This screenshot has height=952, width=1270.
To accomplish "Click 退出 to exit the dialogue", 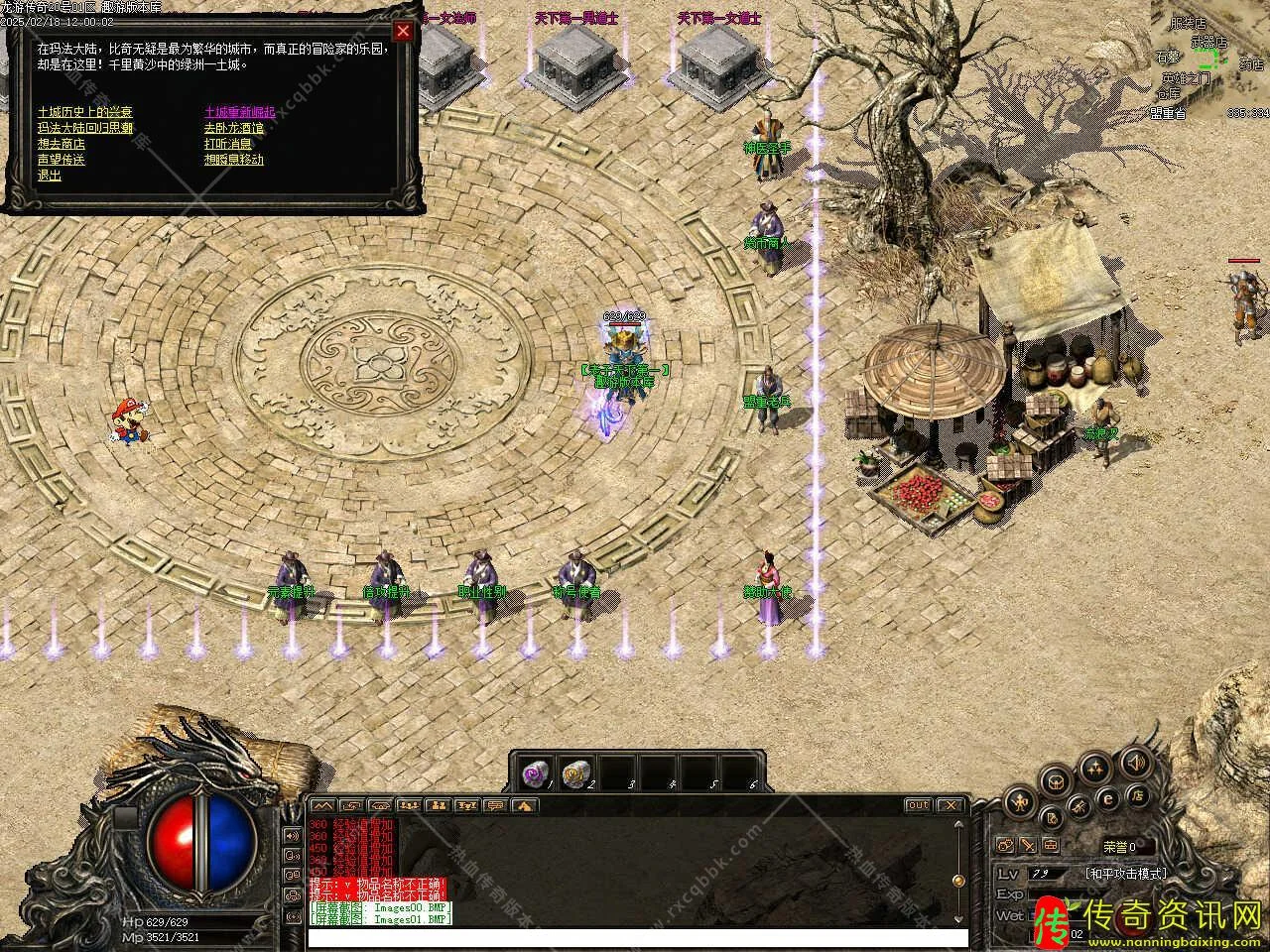I will pos(50,176).
